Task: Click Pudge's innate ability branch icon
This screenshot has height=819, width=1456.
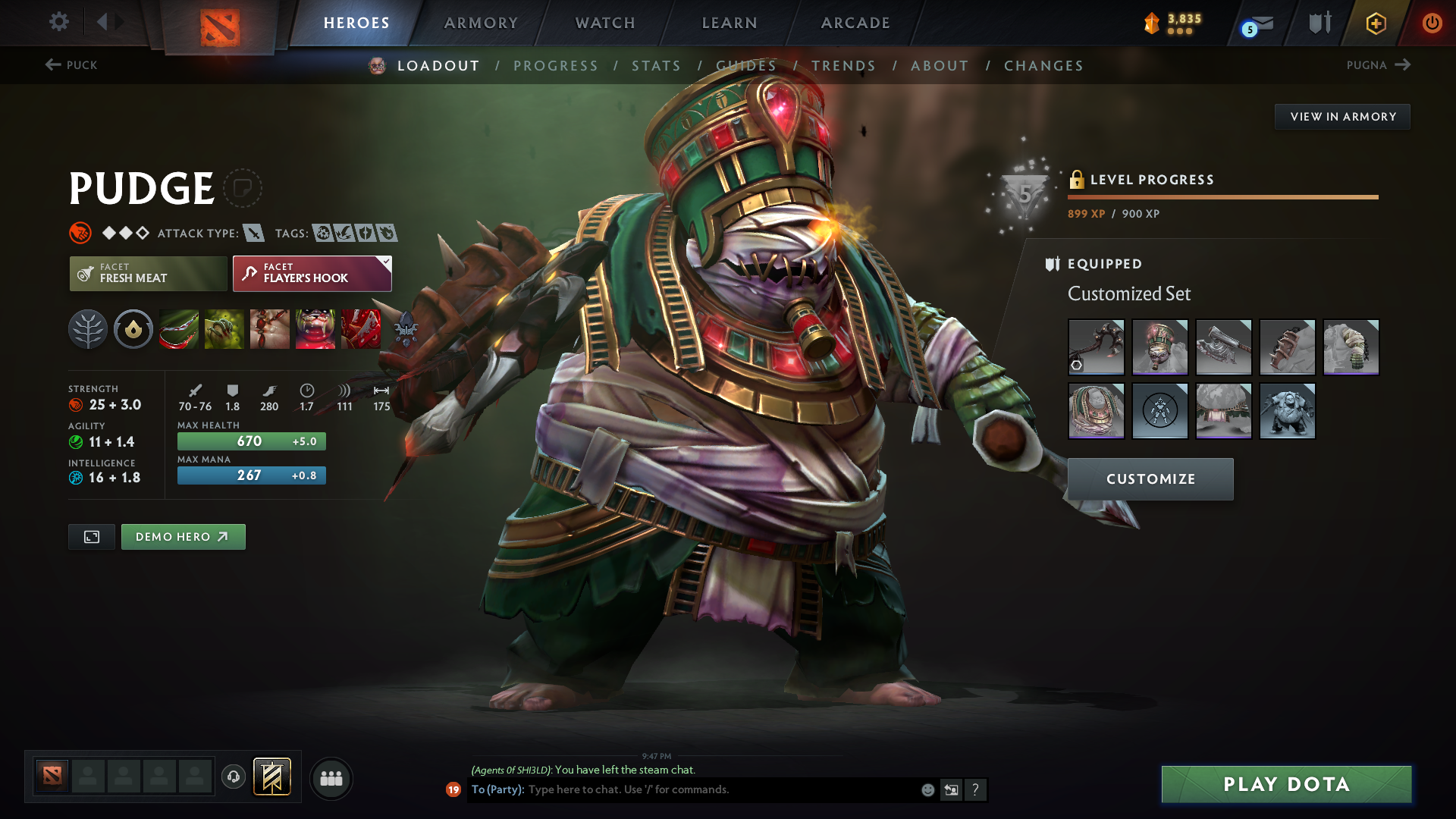Action: point(88,329)
